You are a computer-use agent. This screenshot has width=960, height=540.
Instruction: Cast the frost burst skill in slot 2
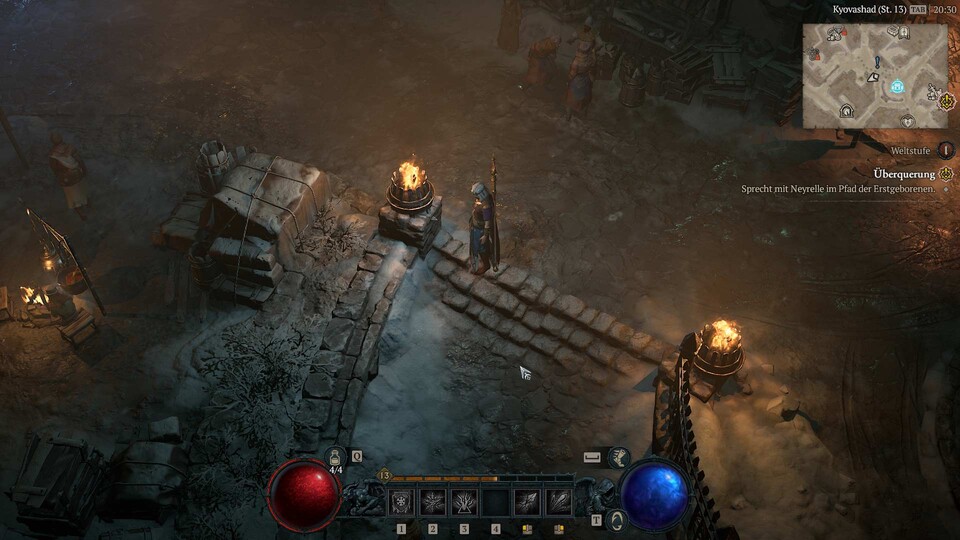tap(433, 502)
